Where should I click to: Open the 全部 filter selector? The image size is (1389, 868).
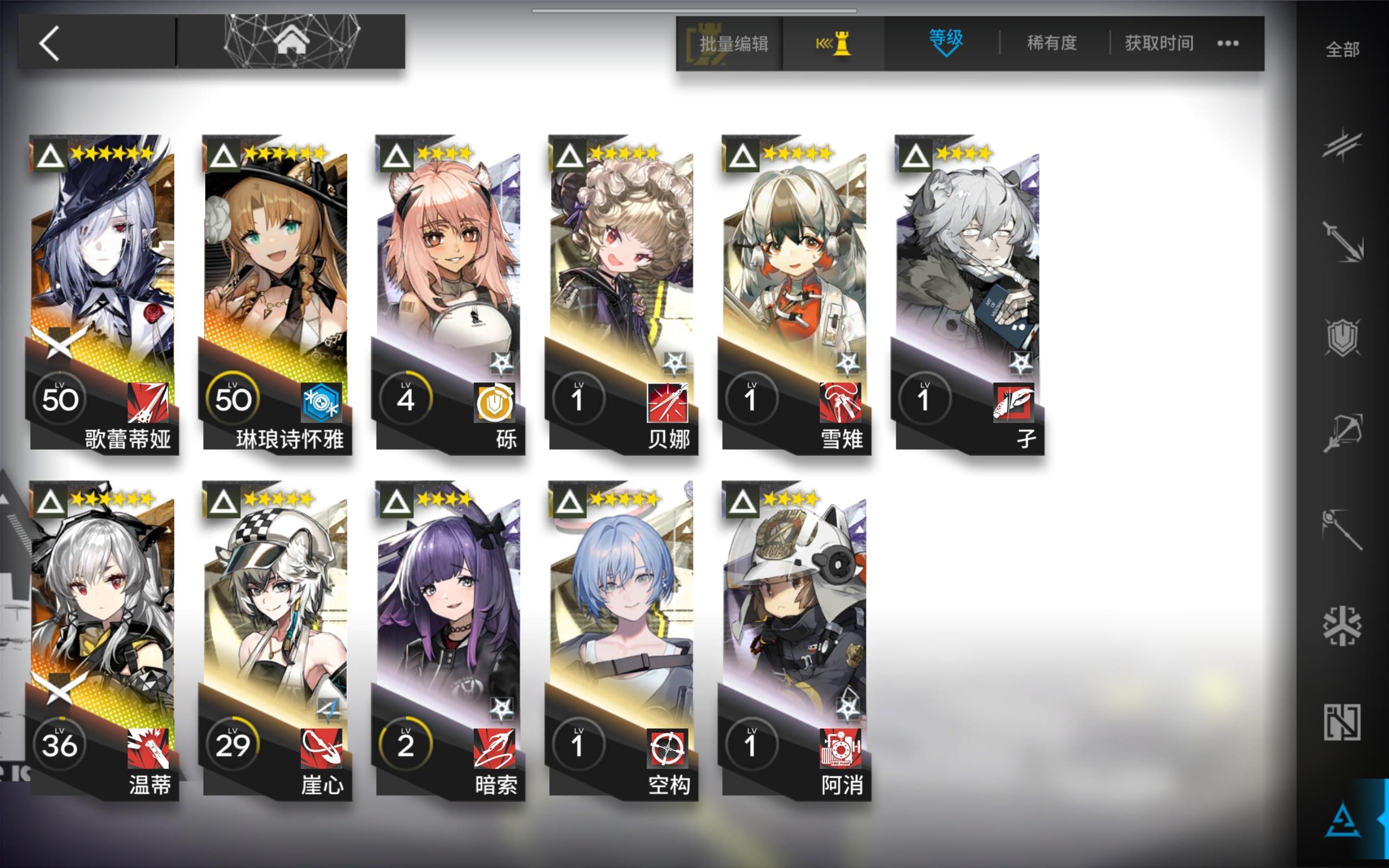[1342, 50]
